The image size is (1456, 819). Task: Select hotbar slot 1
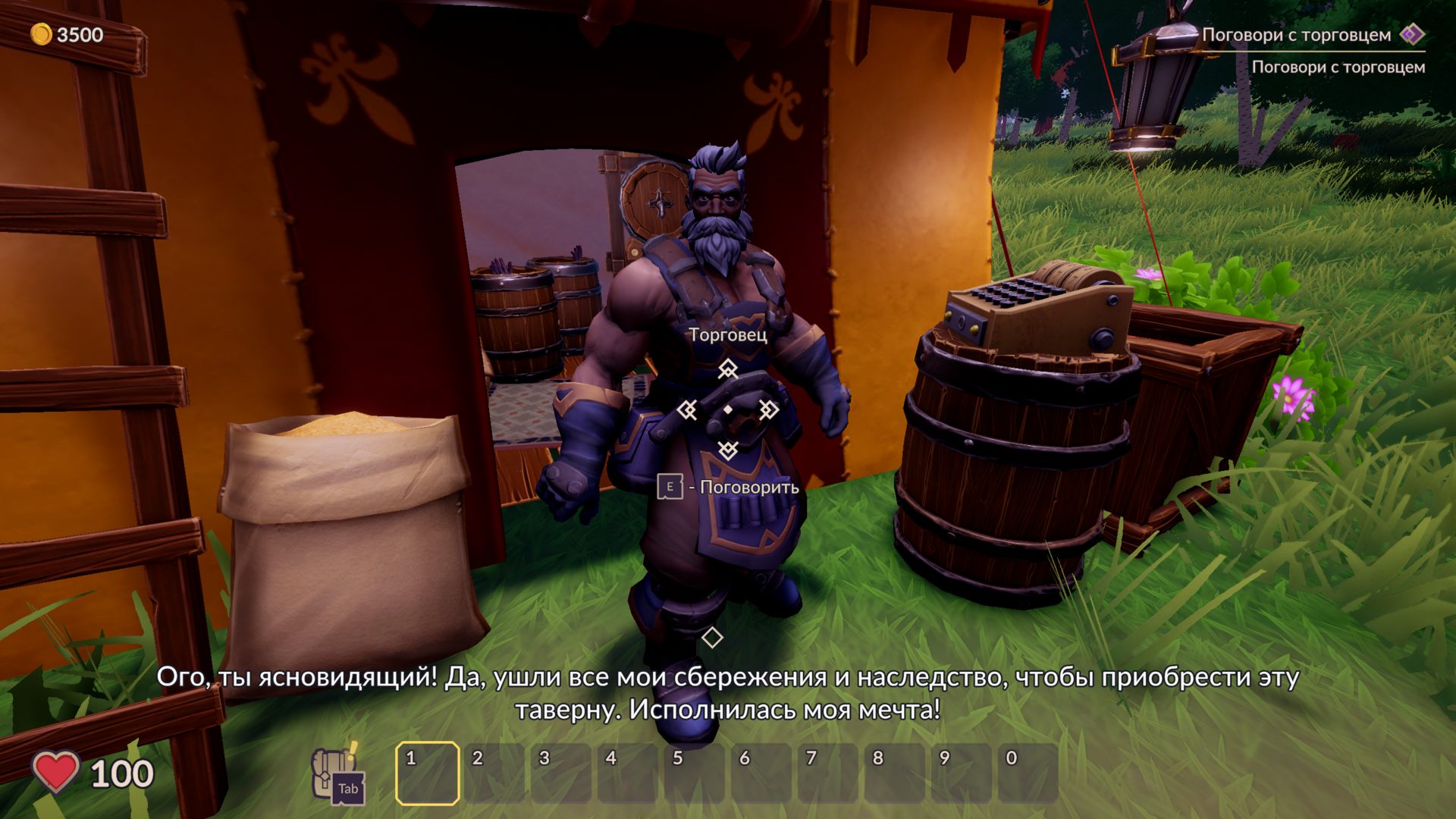pyautogui.click(x=428, y=773)
